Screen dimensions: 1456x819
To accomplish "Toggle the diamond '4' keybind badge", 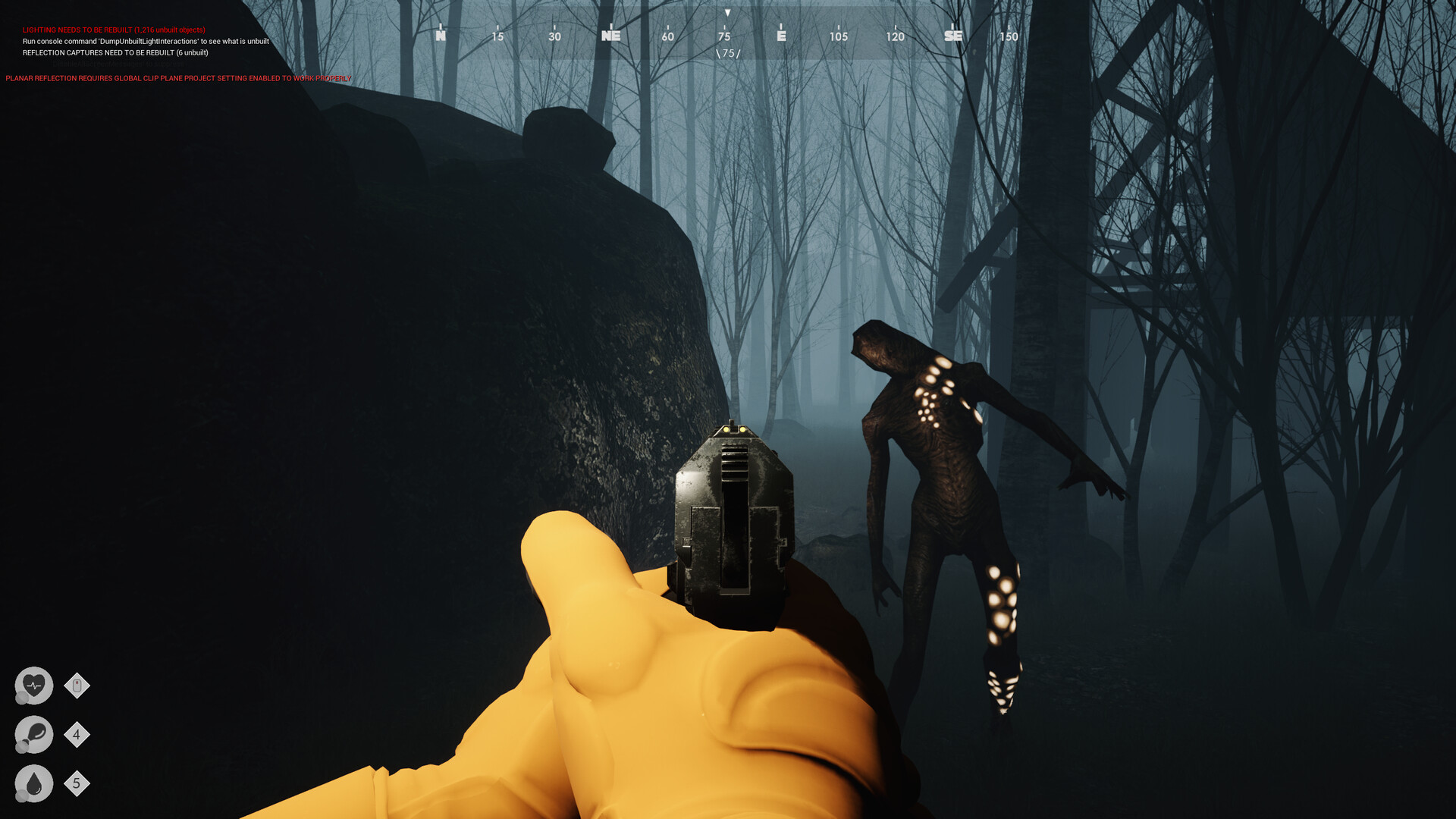I will click(x=77, y=735).
